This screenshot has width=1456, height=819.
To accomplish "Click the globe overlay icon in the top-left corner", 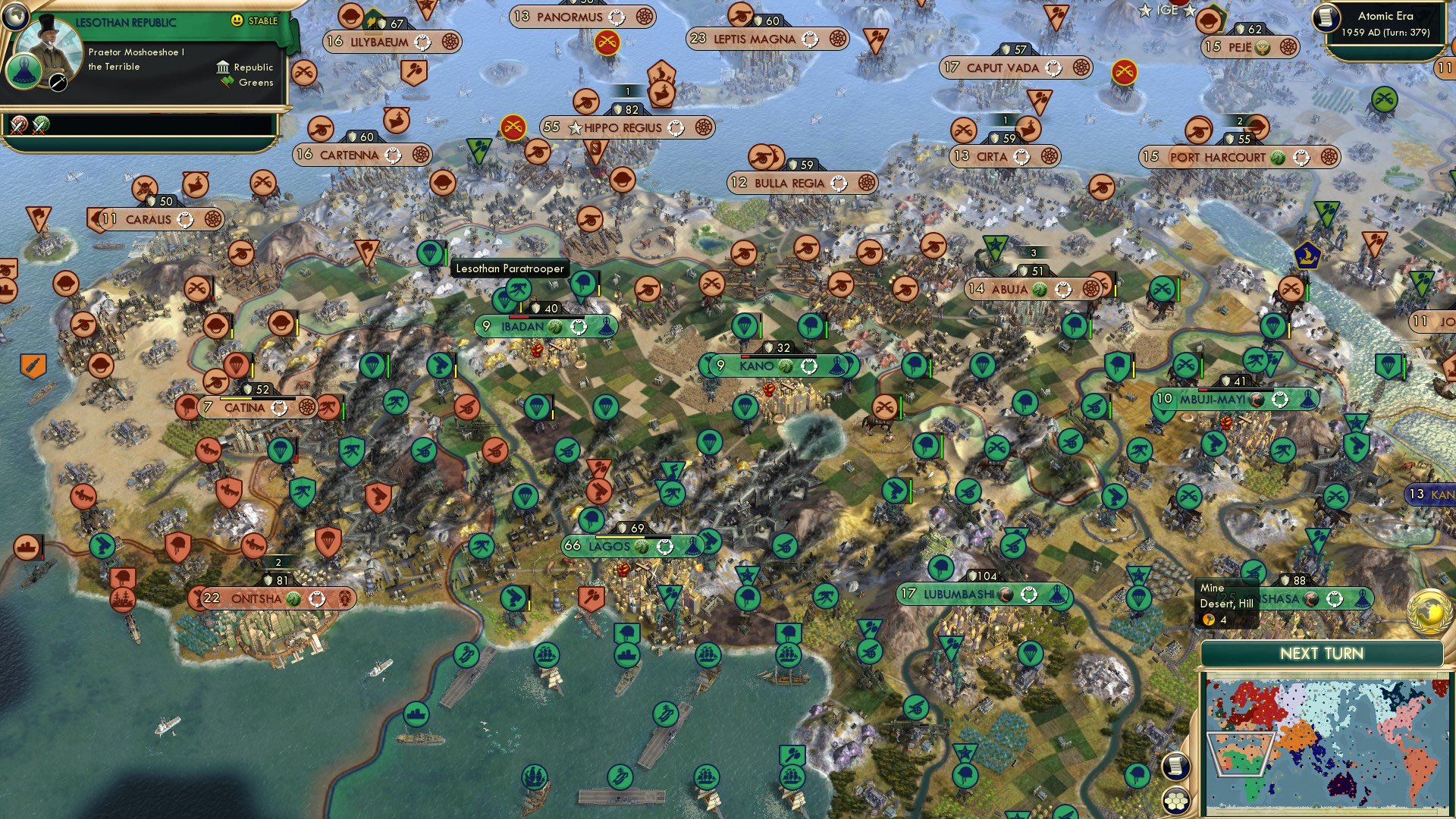I will 15,15.
